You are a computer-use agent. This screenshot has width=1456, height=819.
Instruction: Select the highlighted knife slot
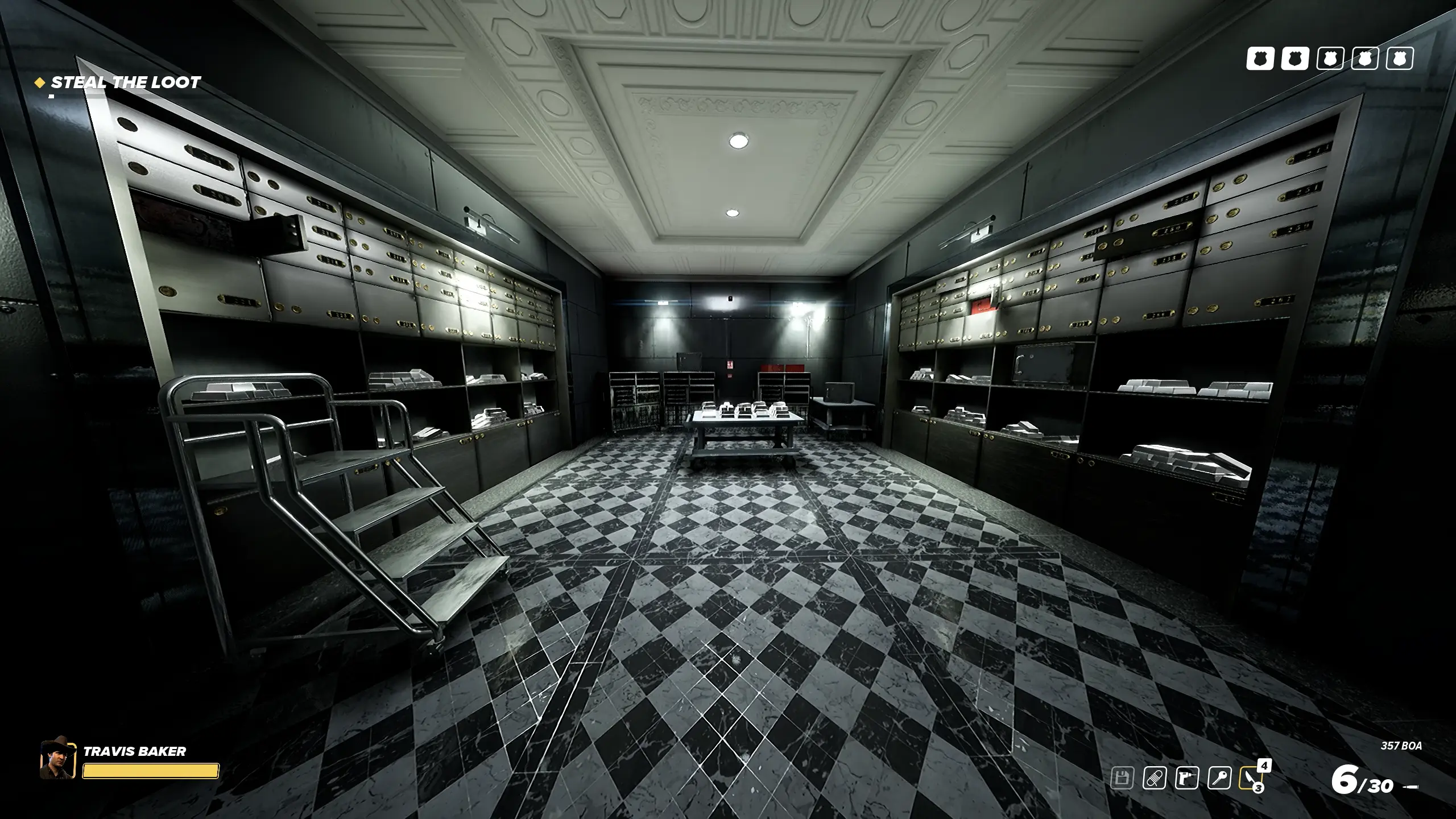(1251, 777)
